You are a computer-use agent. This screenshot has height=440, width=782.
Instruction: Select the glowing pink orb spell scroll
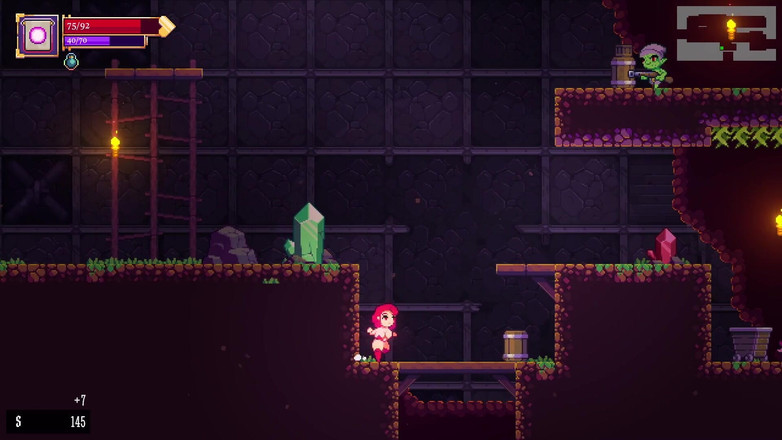38,36
